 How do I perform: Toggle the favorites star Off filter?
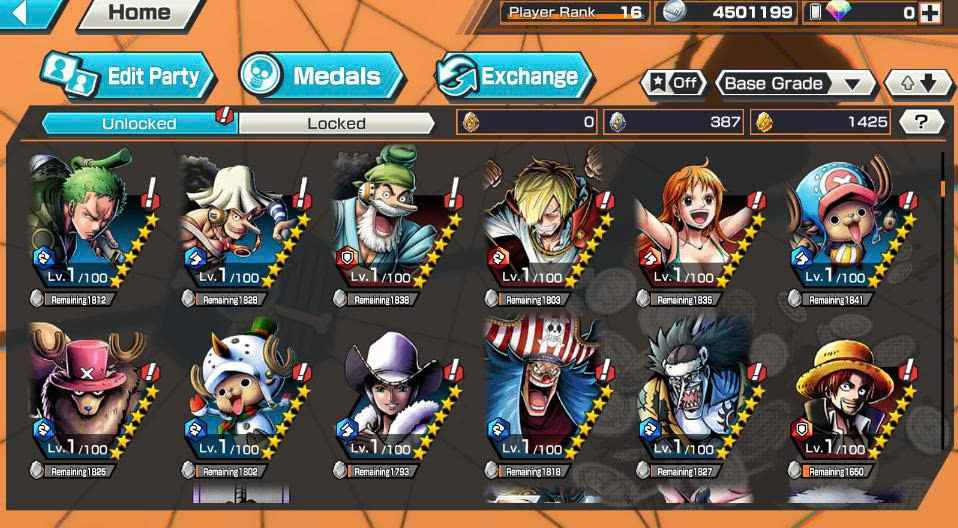coord(672,83)
